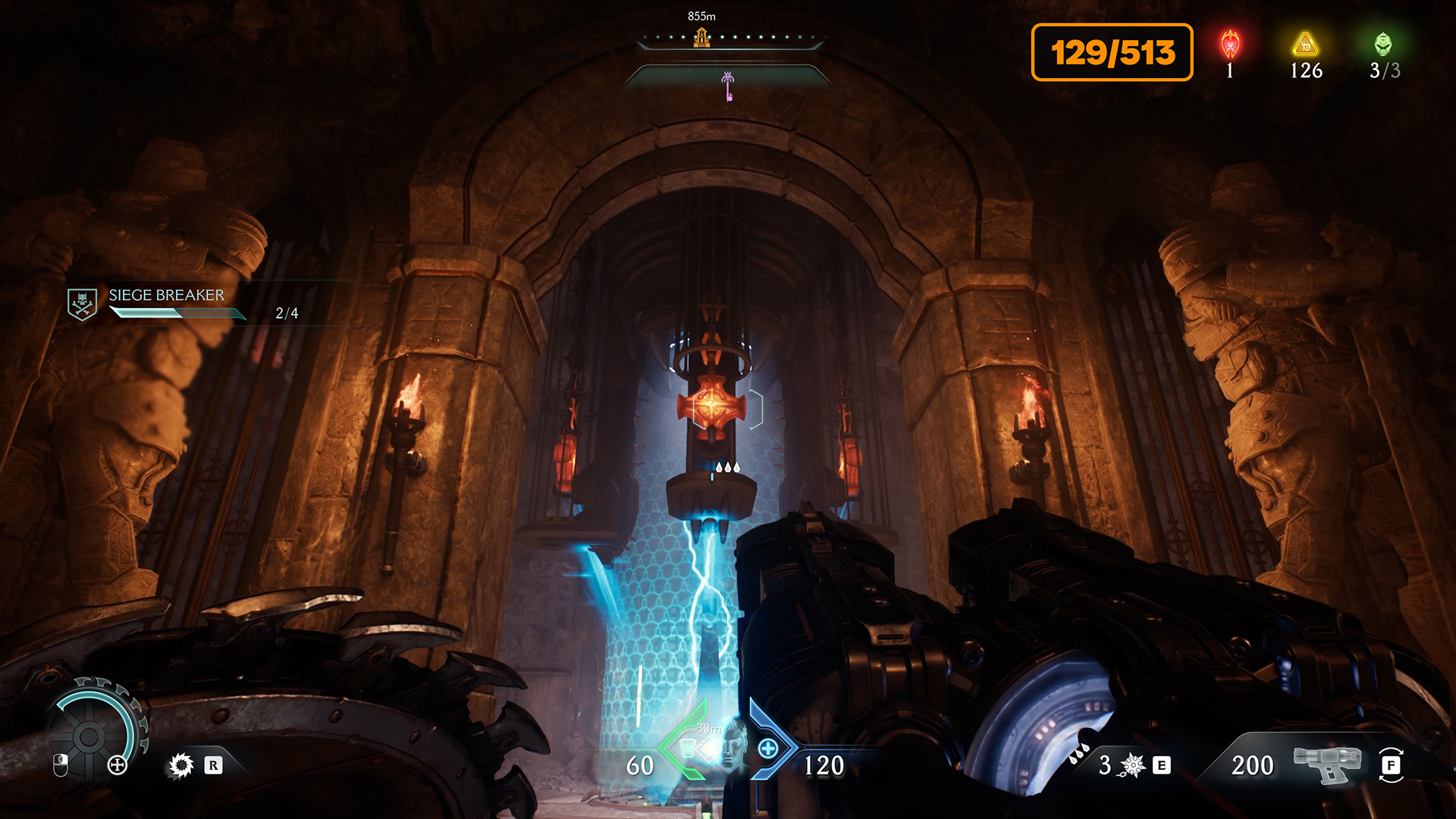Screen dimensions: 1456x819
Task: Click the Slayer face portrait
Action: point(733,745)
